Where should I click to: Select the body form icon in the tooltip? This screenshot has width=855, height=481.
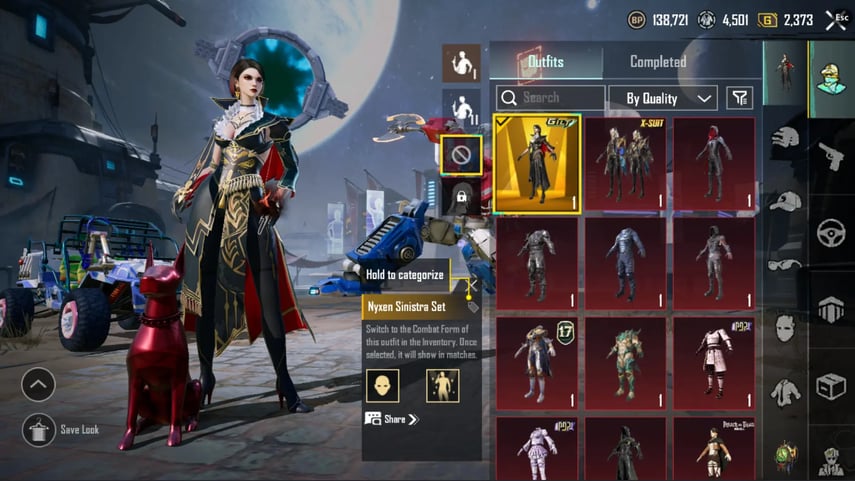(x=442, y=385)
